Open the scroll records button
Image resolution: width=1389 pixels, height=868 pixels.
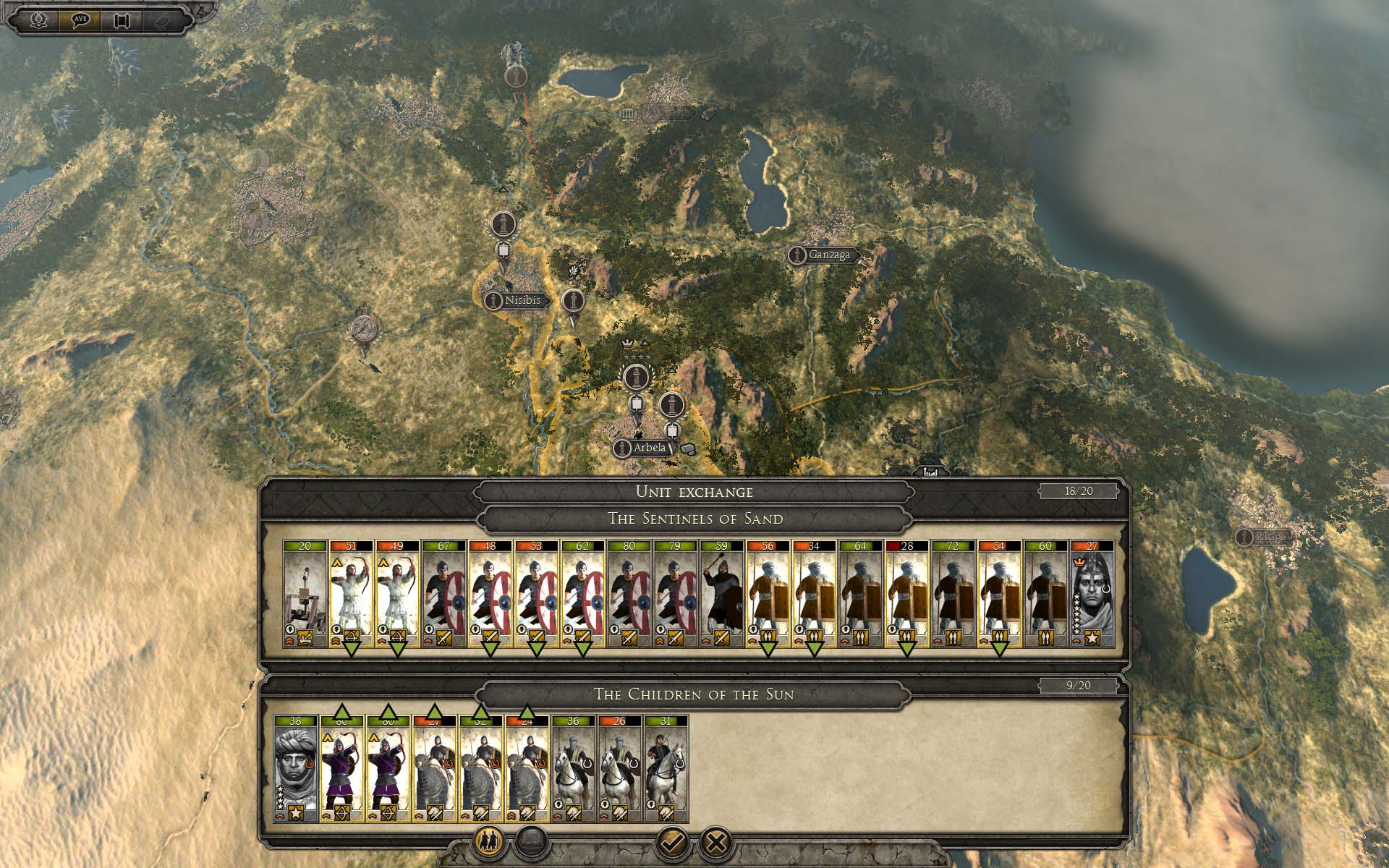pyautogui.click(x=122, y=20)
